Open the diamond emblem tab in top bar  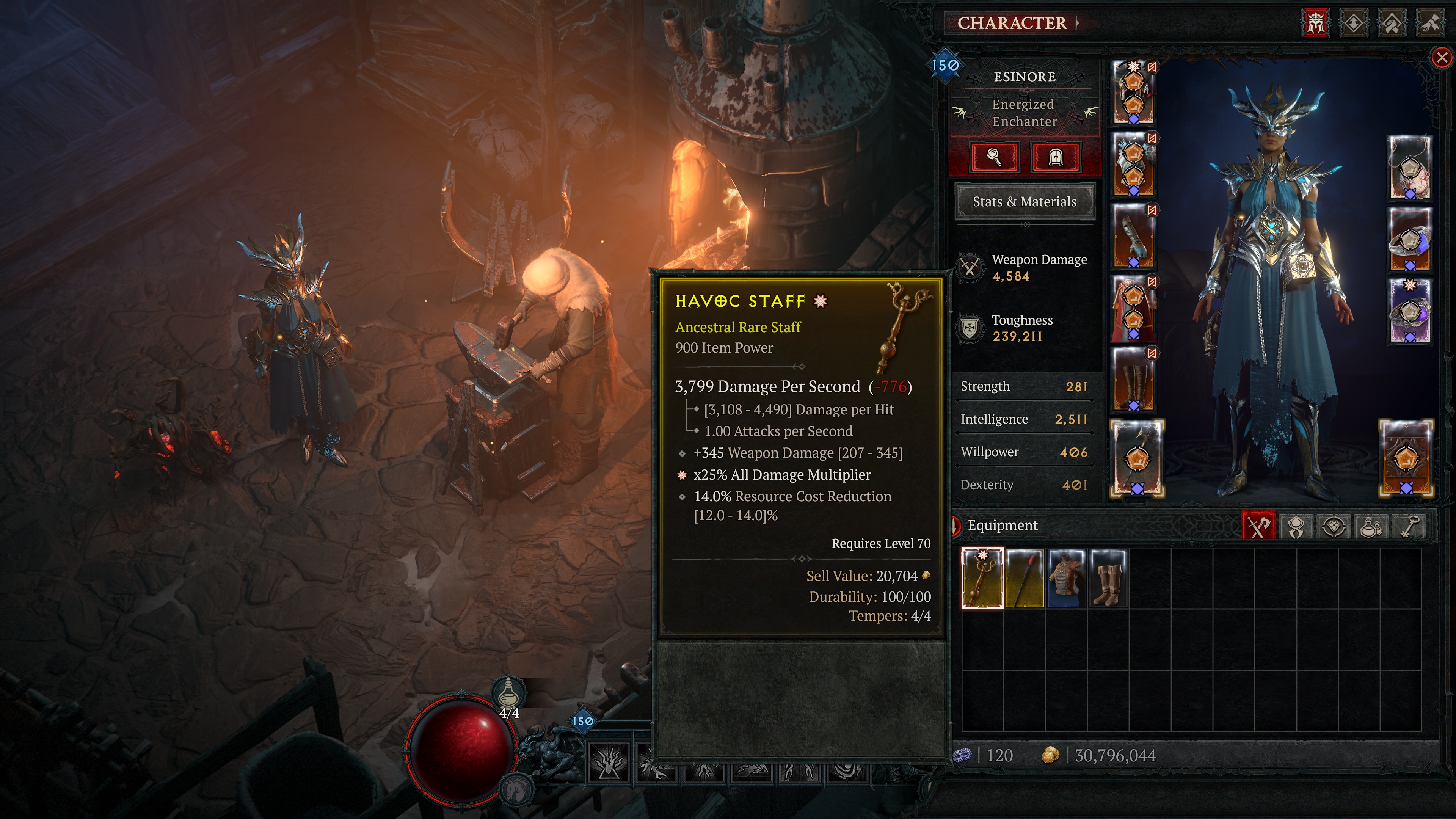coord(1354,23)
